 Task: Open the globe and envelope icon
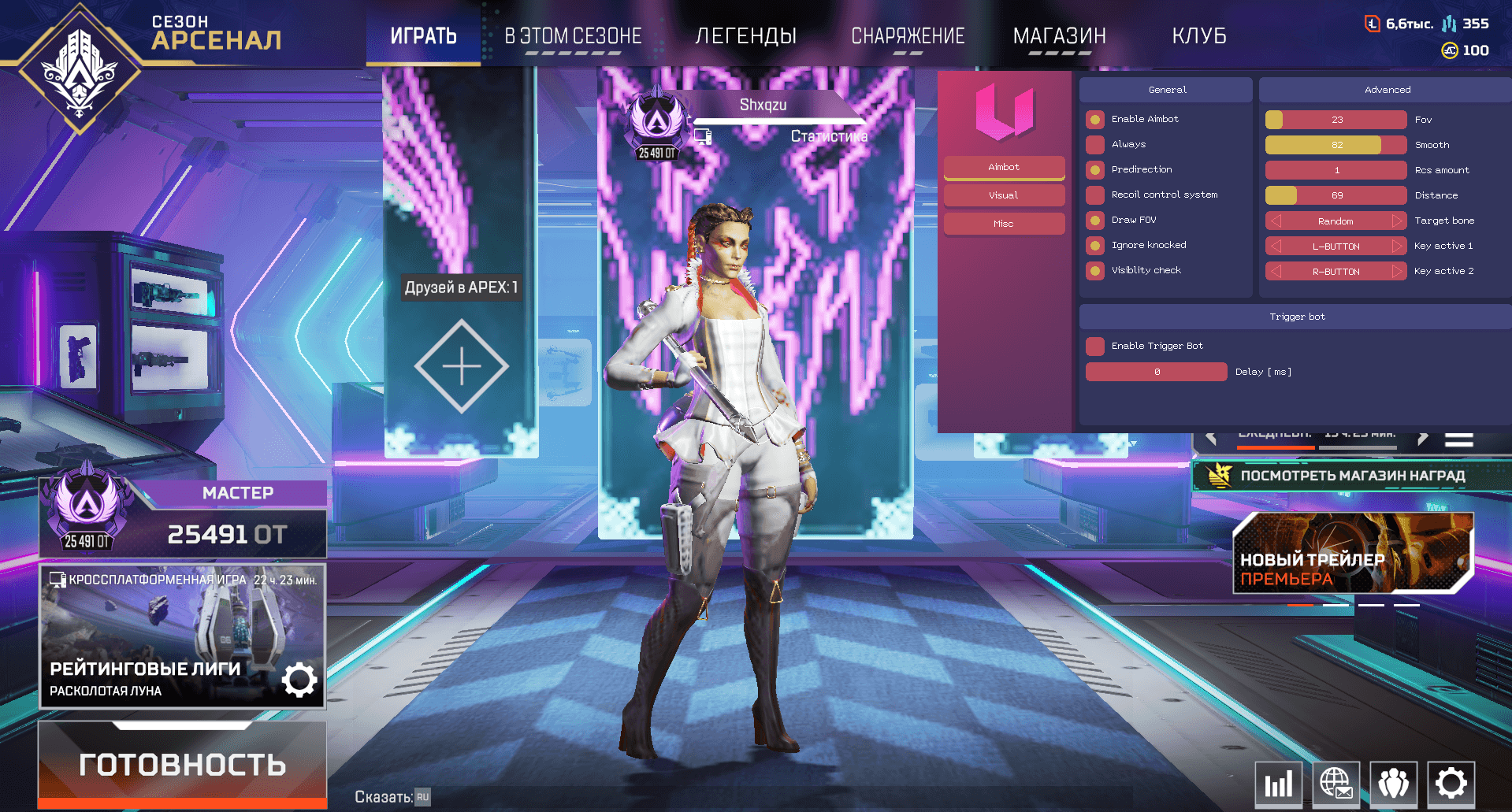(x=1336, y=784)
